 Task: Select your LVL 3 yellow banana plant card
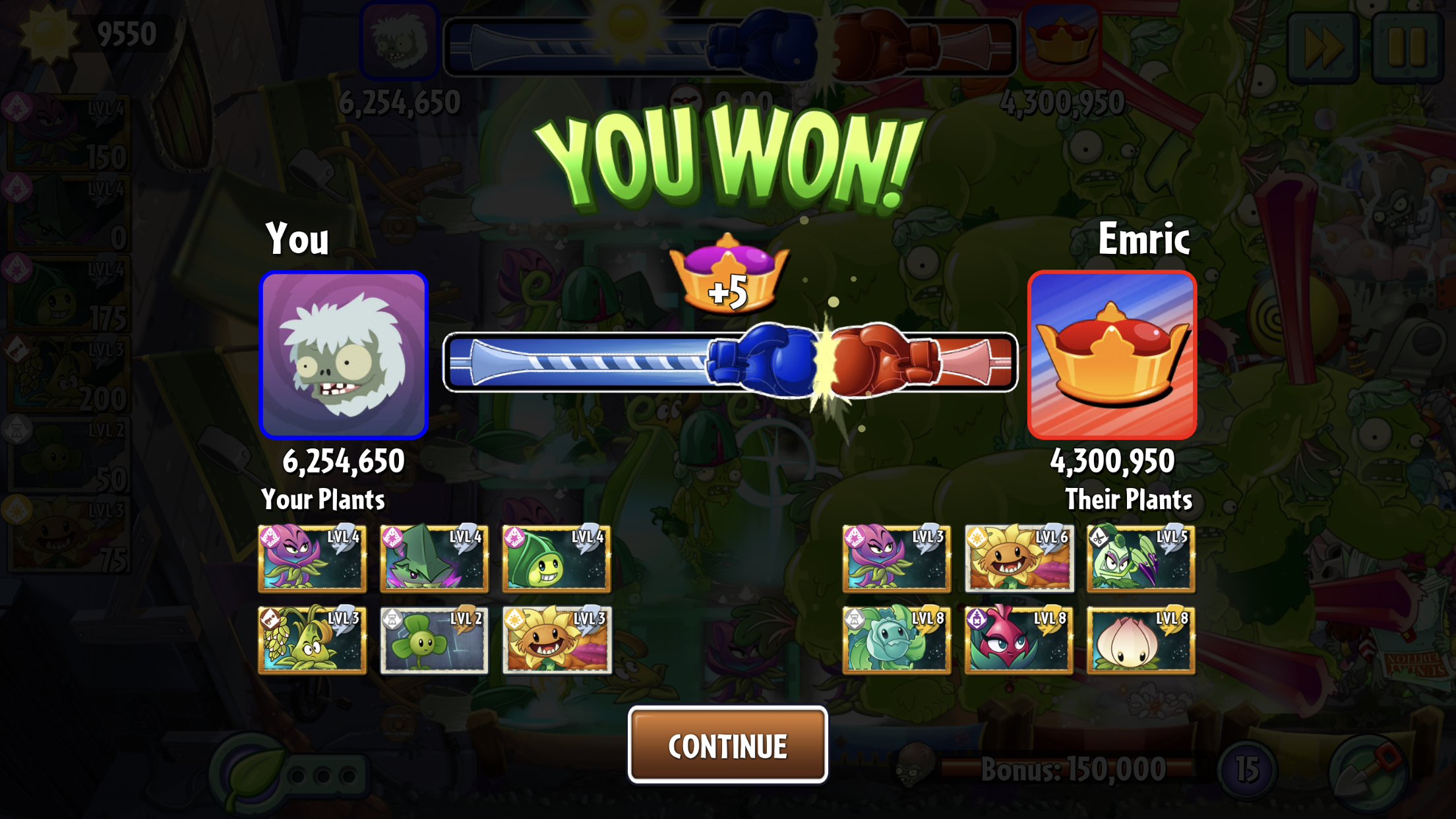(312, 640)
